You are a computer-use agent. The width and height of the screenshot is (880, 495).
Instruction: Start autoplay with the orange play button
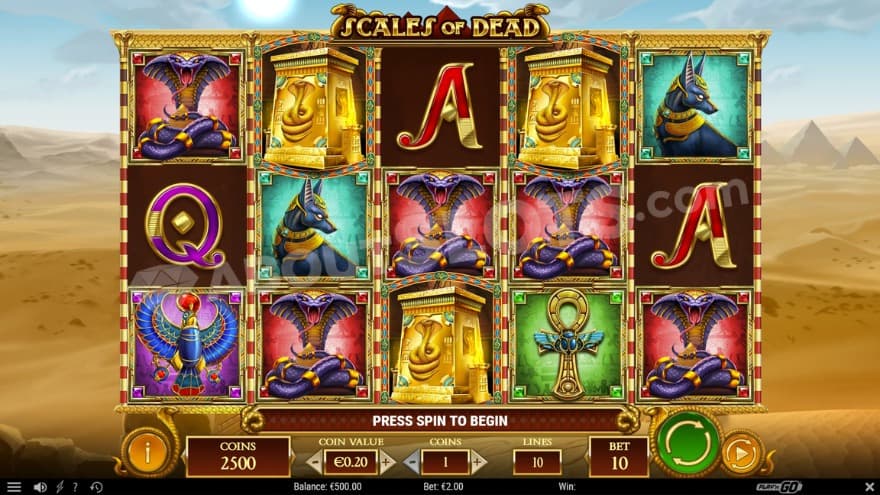coord(742,452)
